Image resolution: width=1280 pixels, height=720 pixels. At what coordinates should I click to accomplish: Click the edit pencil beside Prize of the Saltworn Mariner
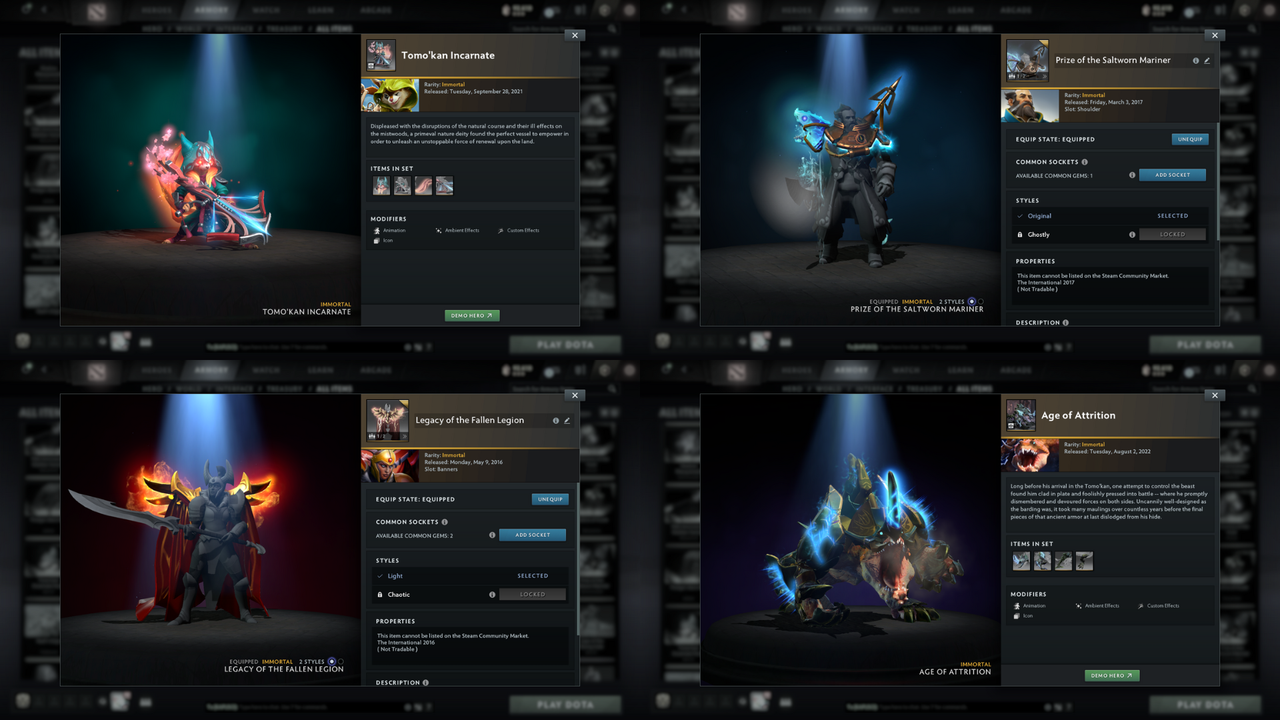(x=1208, y=60)
